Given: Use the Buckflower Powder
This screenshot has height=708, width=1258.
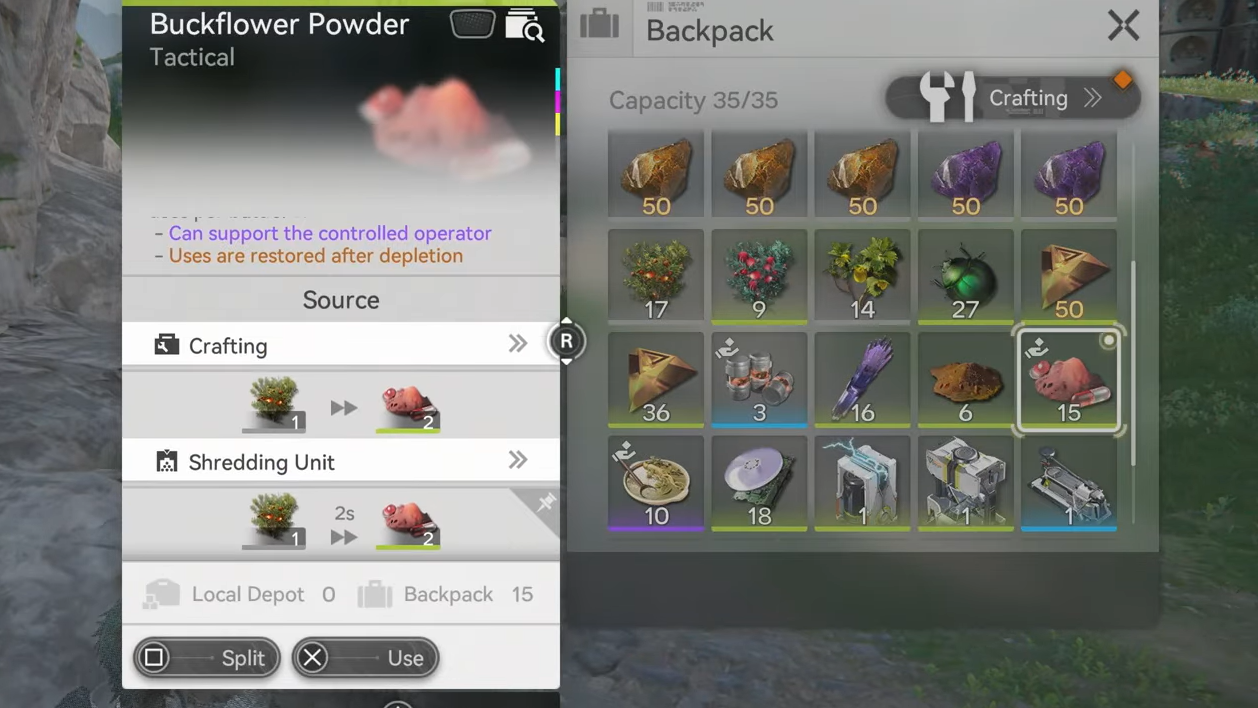Looking at the screenshot, I should click(365, 658).
